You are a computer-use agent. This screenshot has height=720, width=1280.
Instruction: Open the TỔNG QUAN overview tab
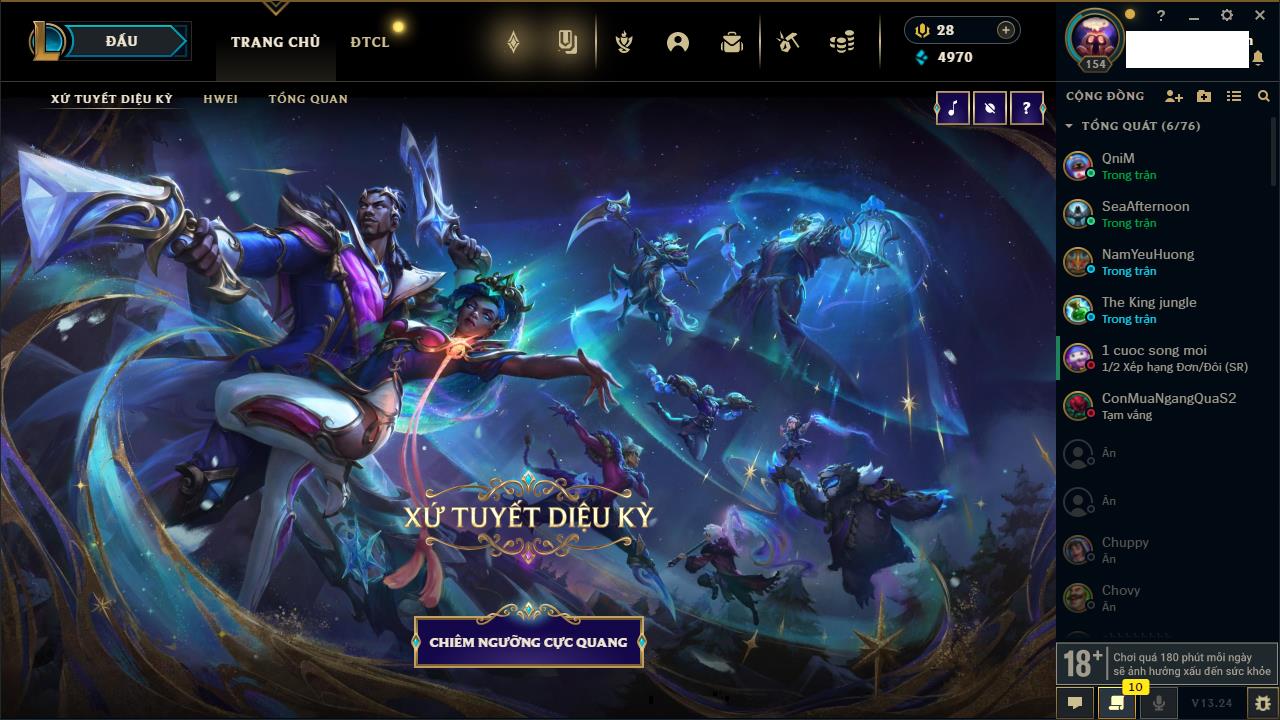[308, 99]
